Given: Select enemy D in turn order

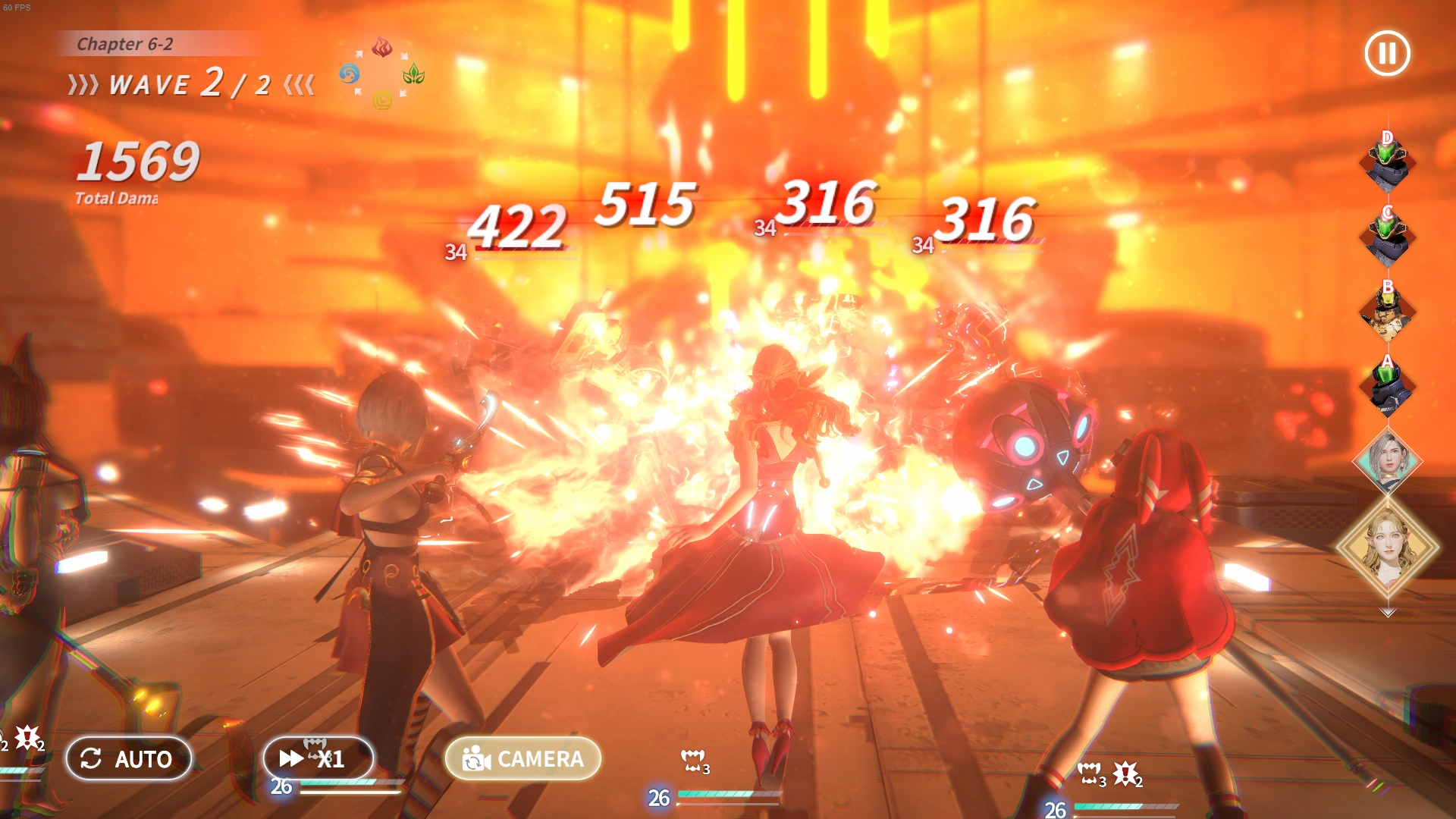Looking at the screenshot, I should pyautogui.click(x=1387, y=163).
